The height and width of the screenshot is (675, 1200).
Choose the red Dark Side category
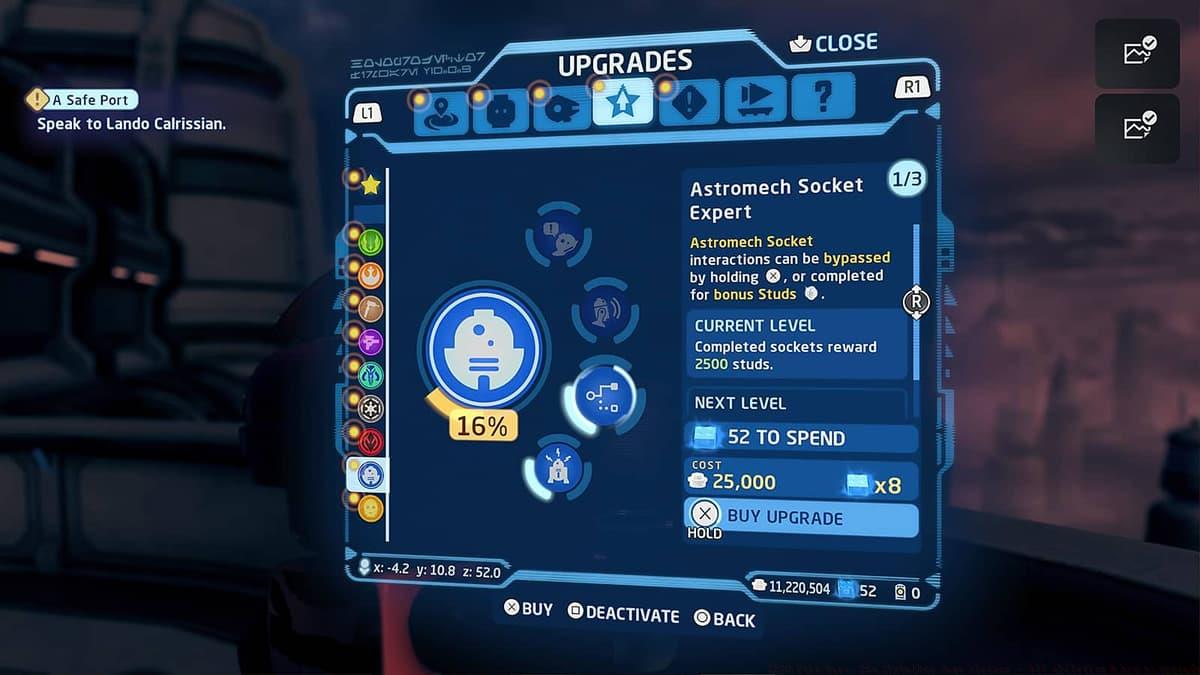click(x=371, y=441)
